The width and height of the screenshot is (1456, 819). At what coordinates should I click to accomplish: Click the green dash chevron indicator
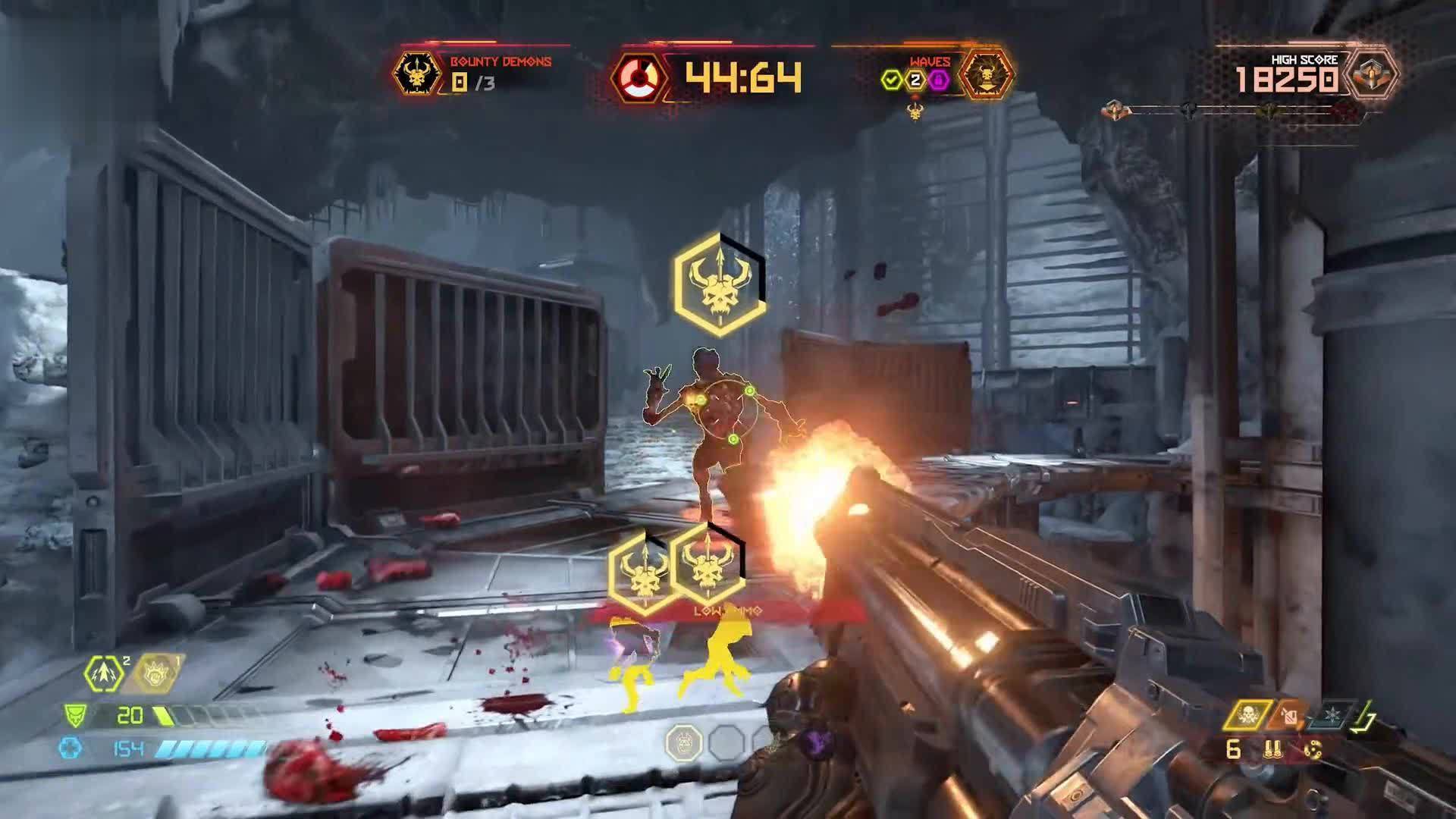coord(1367,714)
